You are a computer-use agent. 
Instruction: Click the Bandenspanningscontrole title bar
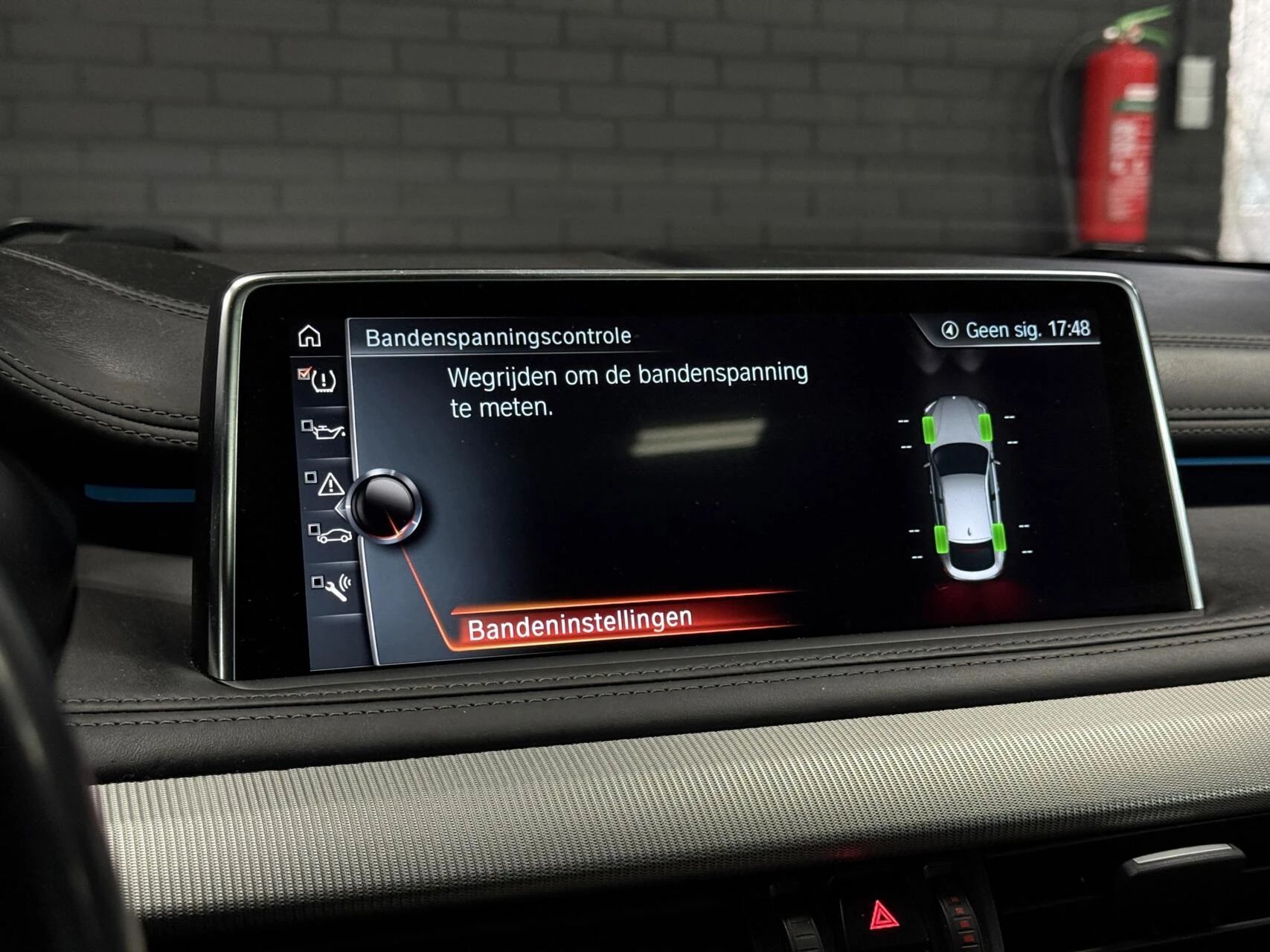500,335
